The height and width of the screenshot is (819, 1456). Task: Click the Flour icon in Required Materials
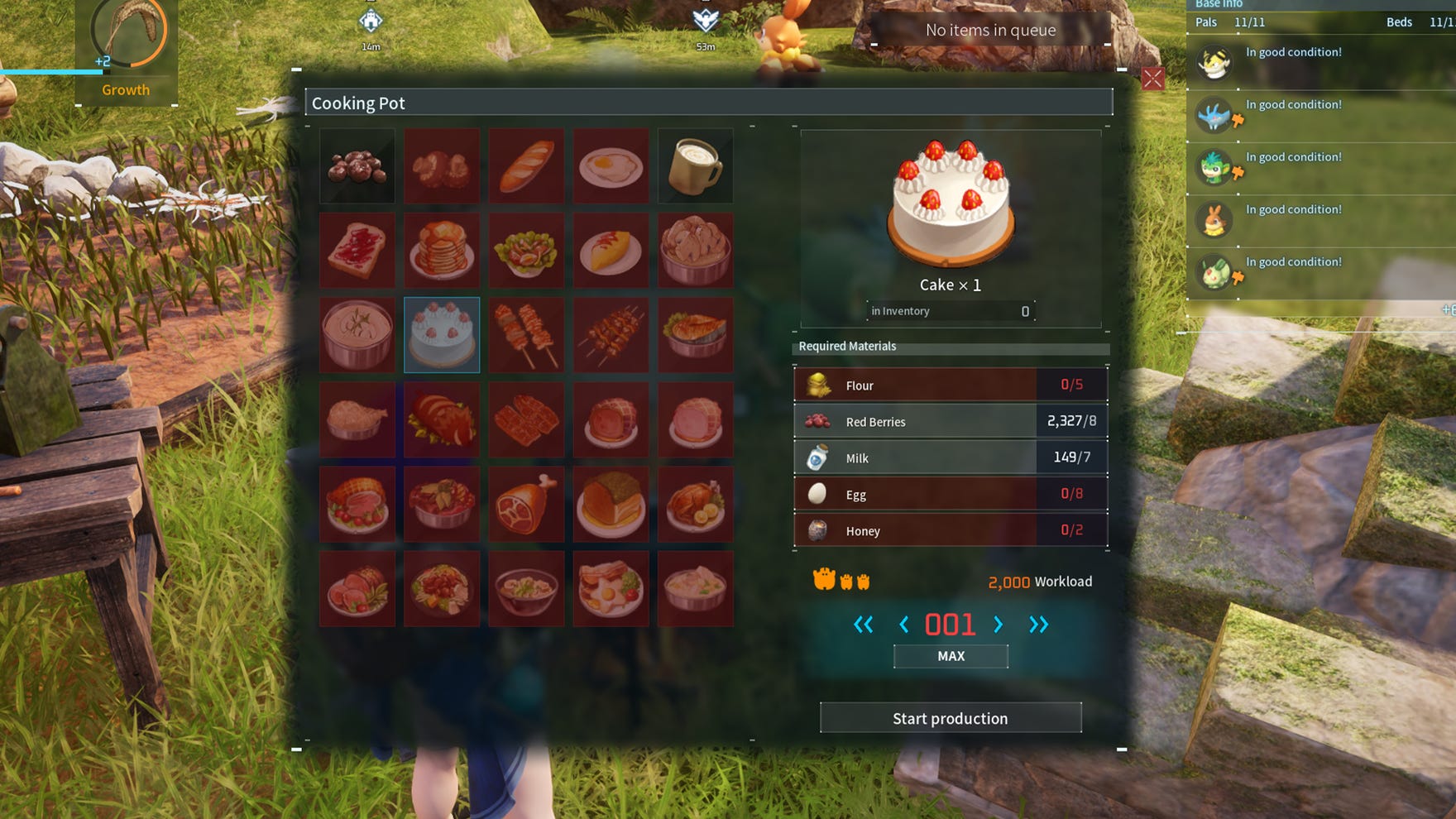[816, 384]
